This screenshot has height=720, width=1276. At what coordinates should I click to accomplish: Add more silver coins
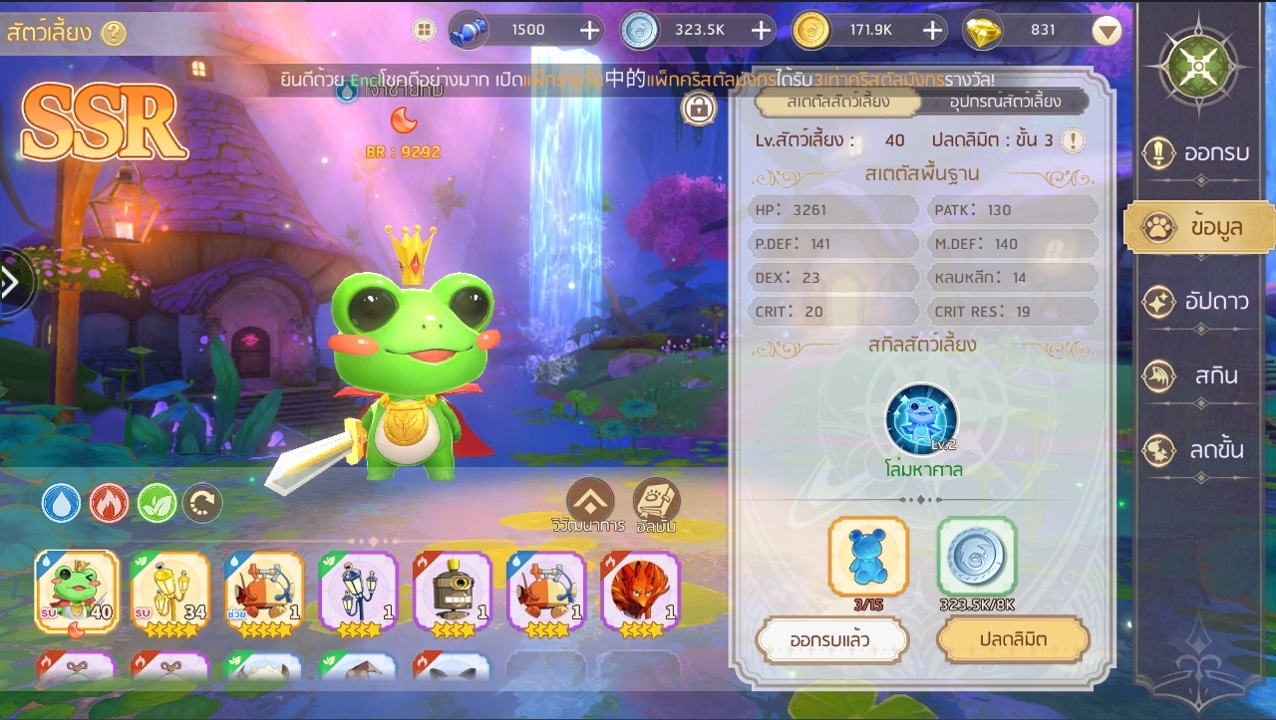click(x=761, y=30)
